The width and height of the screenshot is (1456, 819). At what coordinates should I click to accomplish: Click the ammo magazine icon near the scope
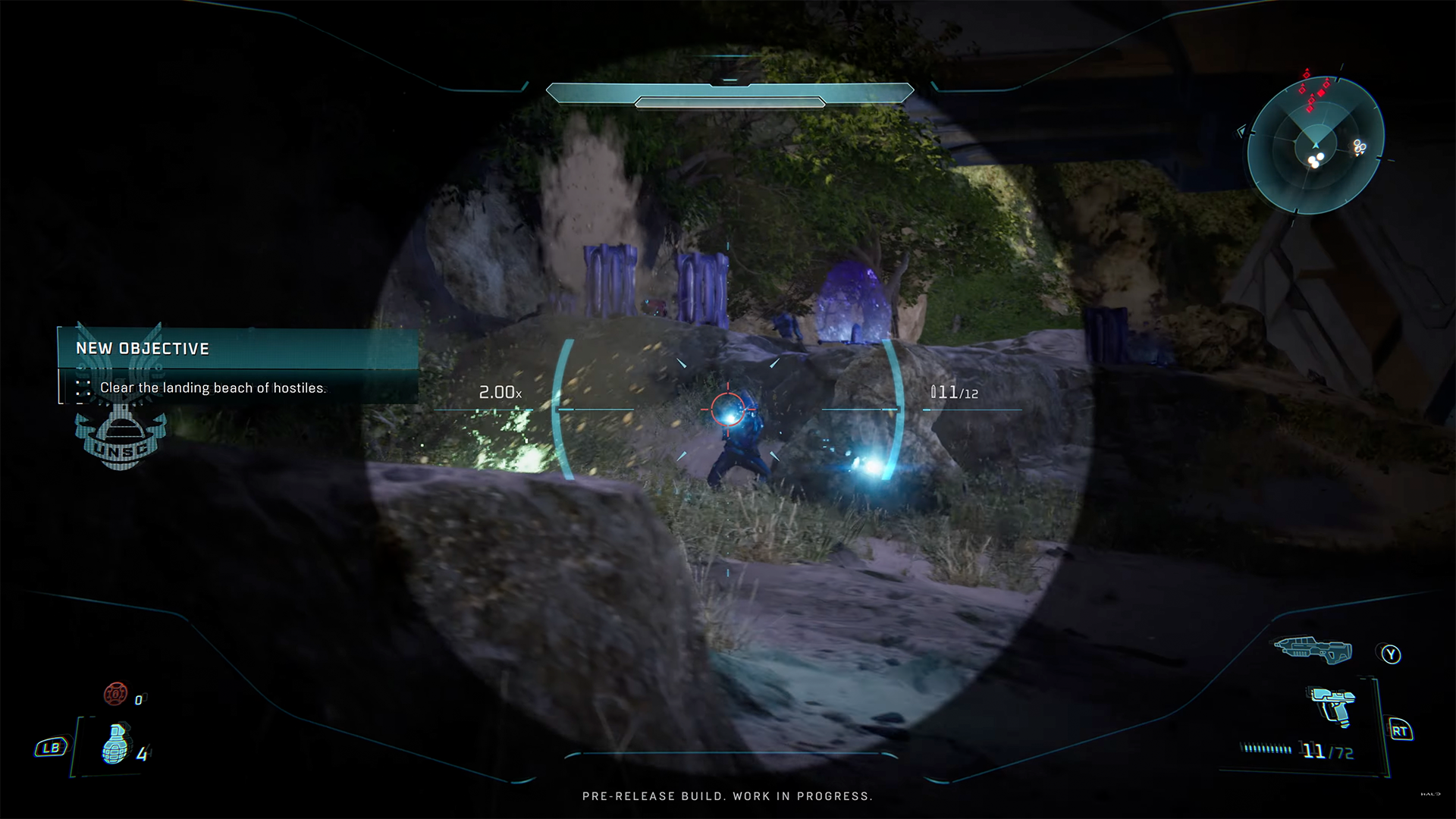934,392
